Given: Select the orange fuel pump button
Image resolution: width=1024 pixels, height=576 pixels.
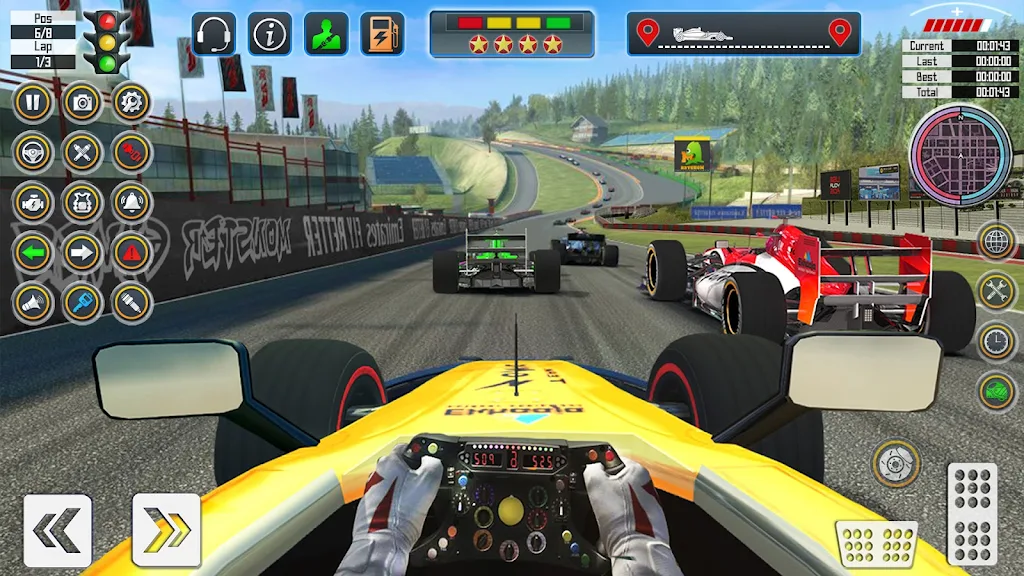Looking at the screenshot, I should coord(382,34).
